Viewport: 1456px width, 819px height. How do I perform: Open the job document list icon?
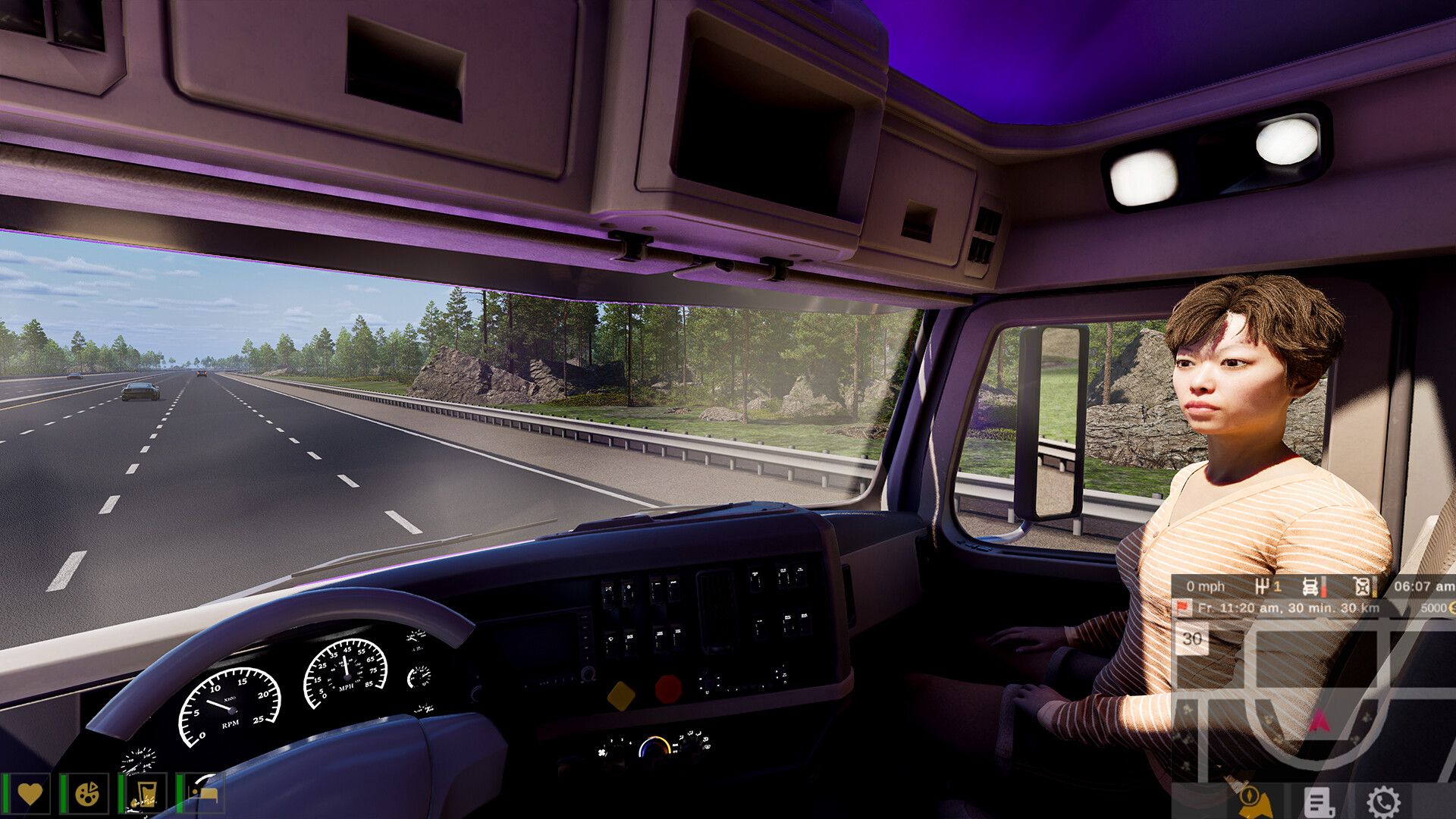[x=1319, y=802]
